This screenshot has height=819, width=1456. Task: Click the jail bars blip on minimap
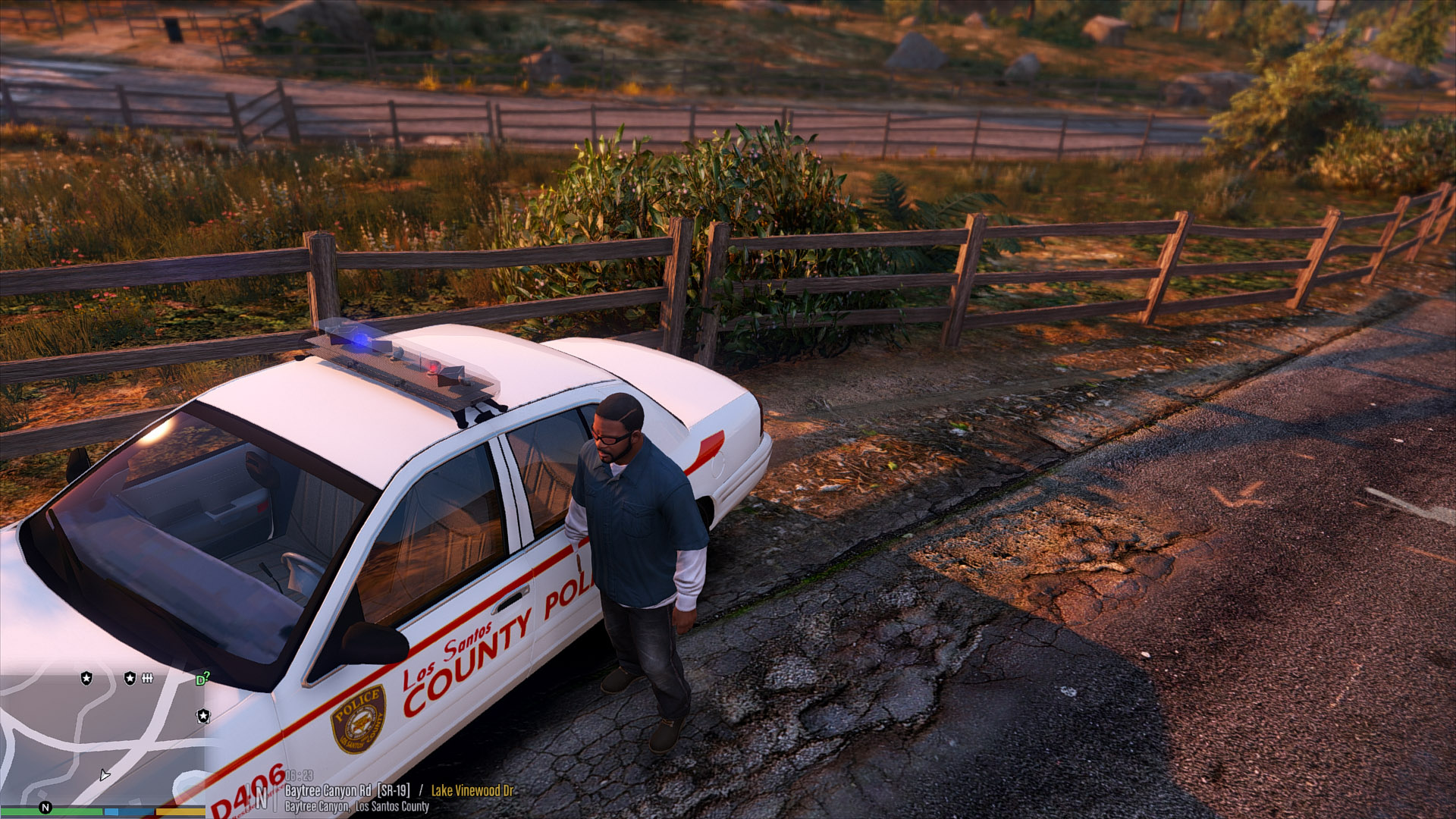coord(147,678)
